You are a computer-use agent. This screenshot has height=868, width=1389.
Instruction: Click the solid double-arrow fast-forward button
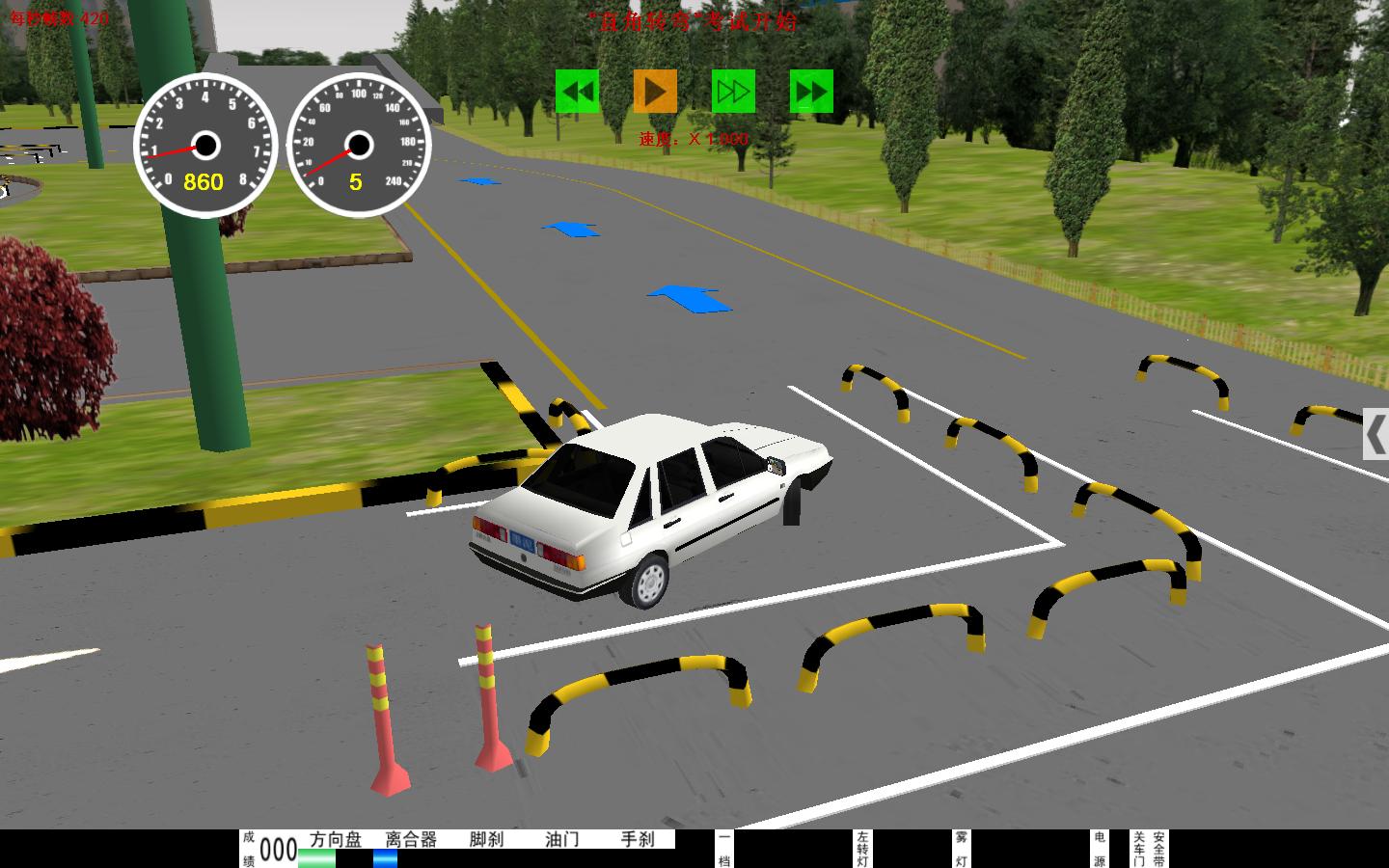[x=811, y=92]
